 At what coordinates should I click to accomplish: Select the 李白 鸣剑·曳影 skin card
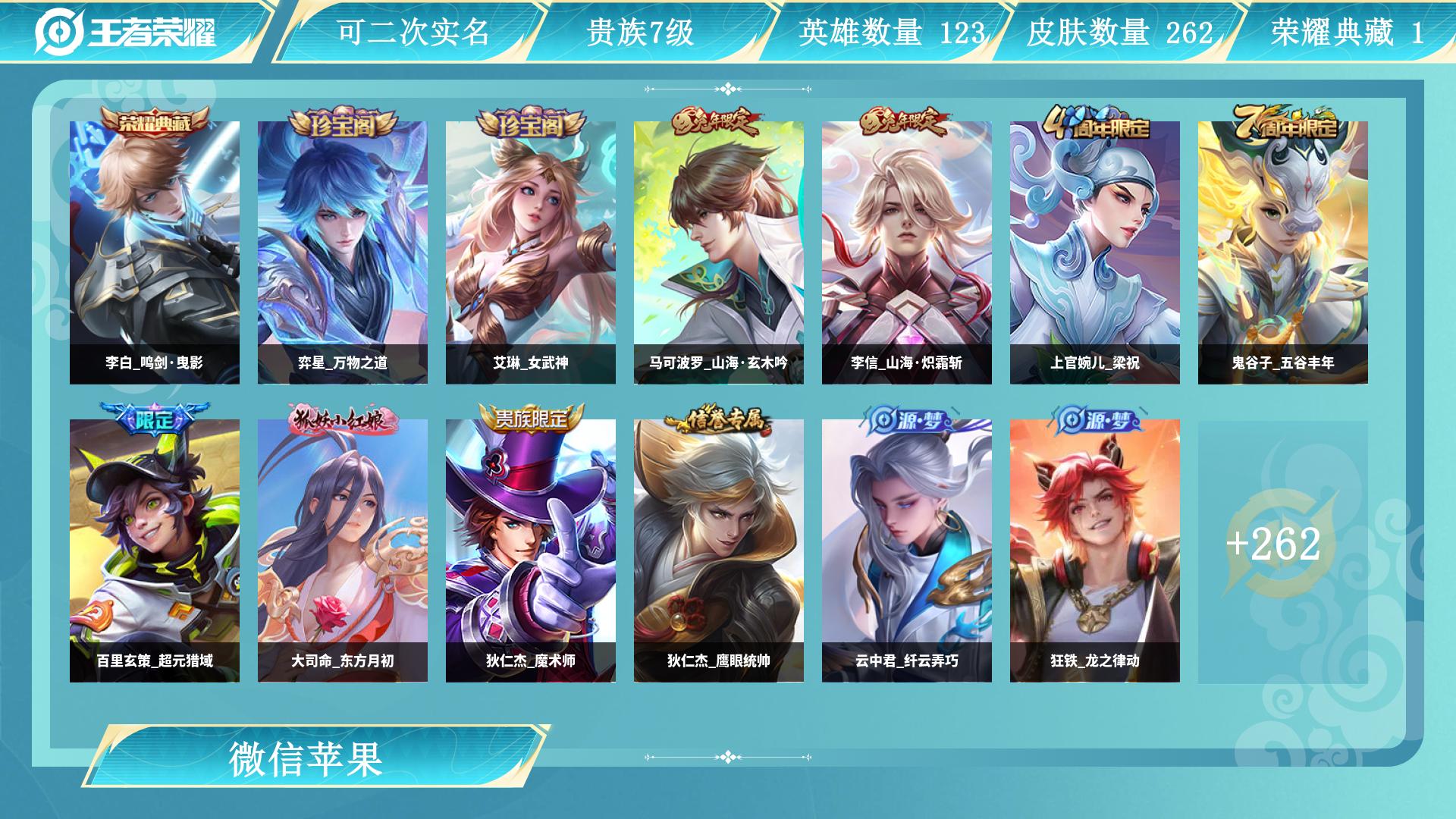tap(155, 253)
